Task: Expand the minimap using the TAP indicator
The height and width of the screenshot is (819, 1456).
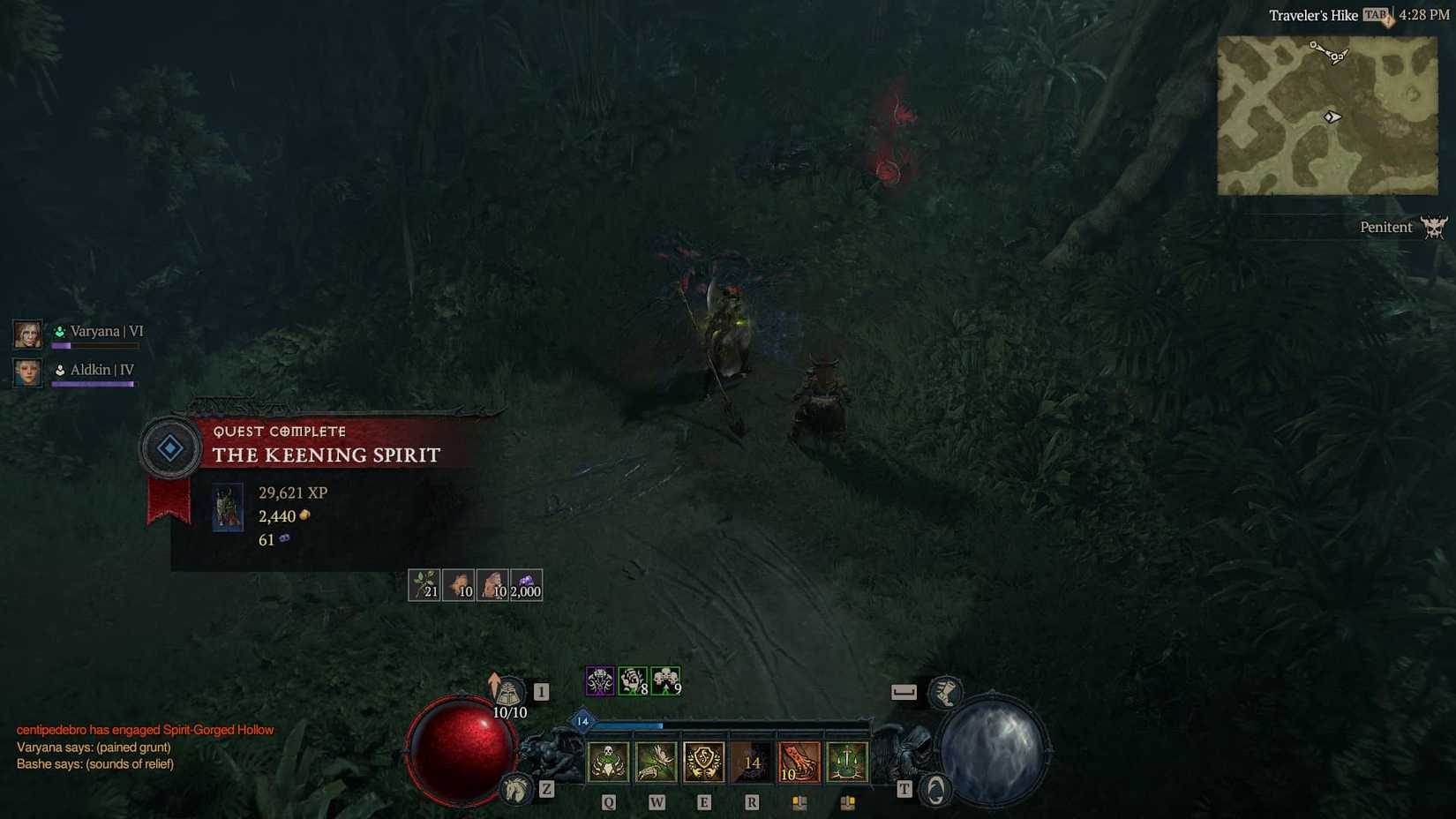Action: pyautogui.click(x=1373, y=14)
